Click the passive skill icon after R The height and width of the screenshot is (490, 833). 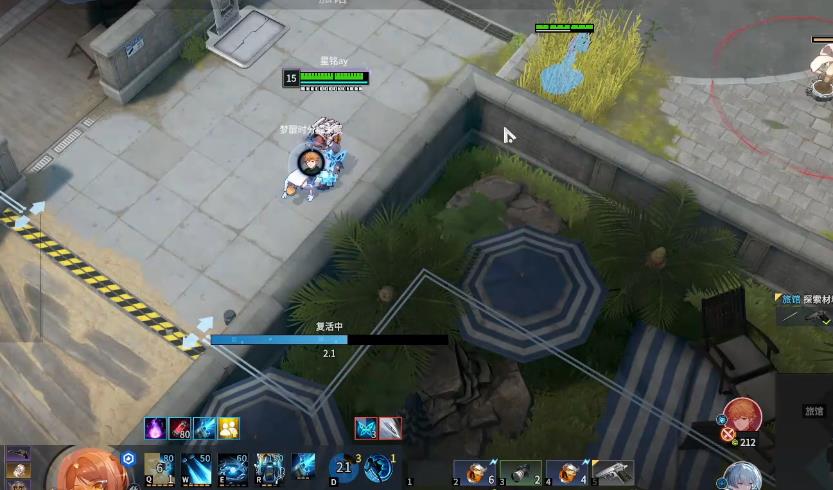click(303, 466)
